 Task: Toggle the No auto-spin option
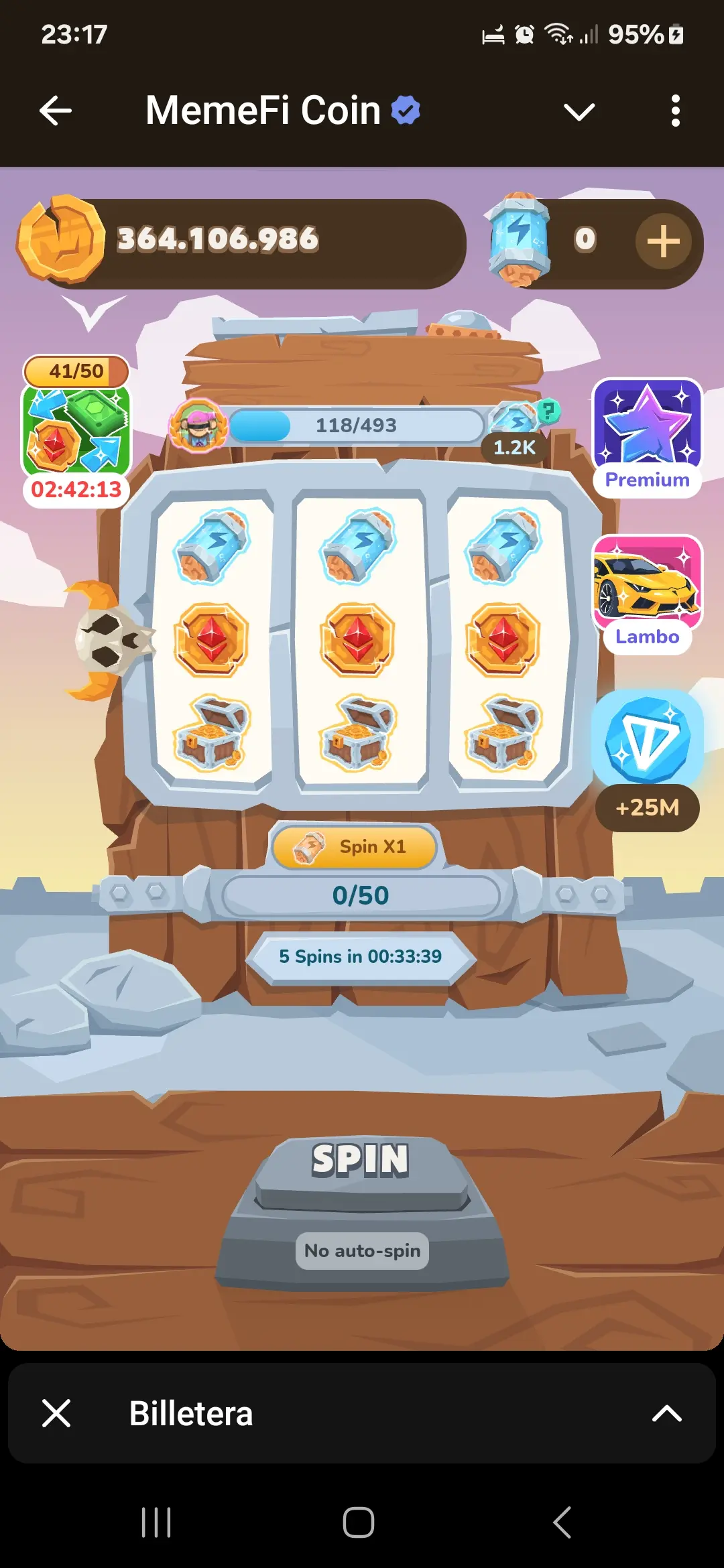click(x=362, y=1250)
